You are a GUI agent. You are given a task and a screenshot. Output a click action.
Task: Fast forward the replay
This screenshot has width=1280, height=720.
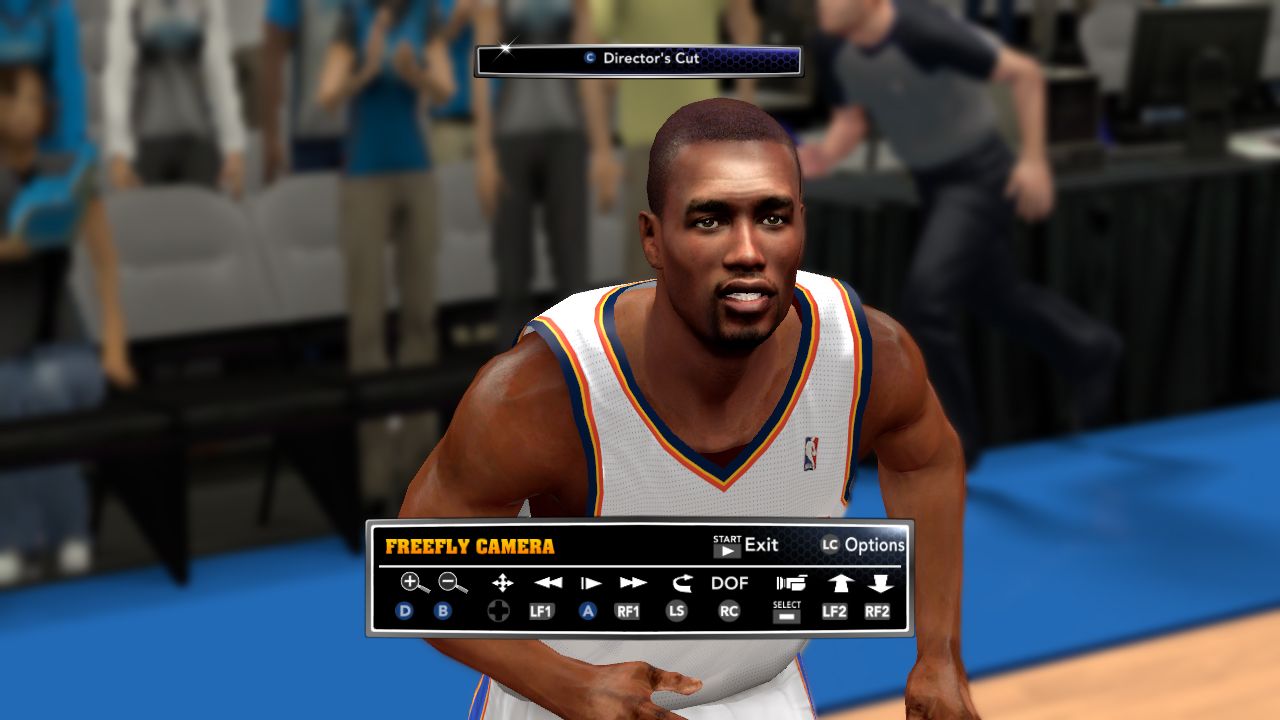tap(633, 583)
